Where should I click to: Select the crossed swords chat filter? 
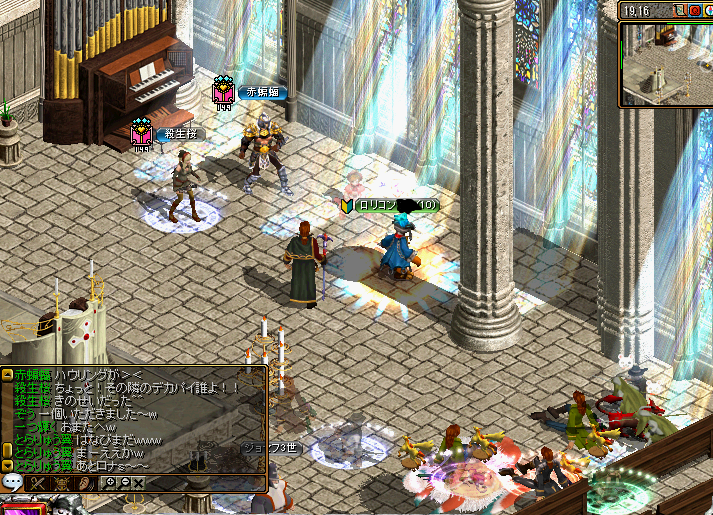pos(39,483)
